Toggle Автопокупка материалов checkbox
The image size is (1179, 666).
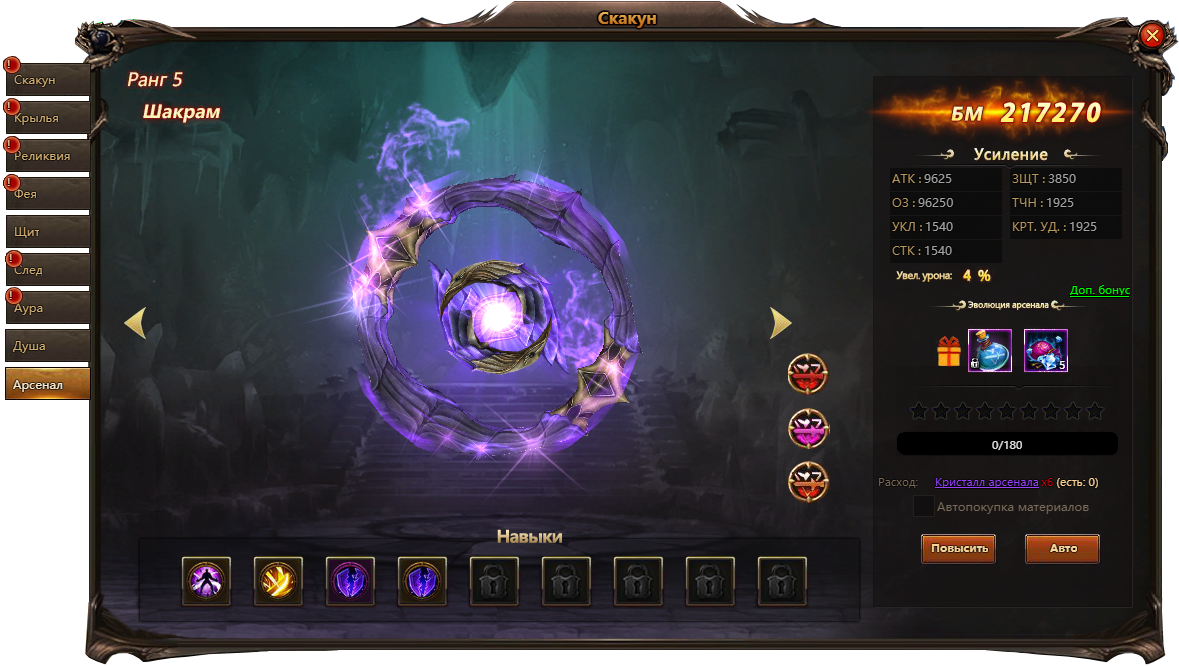click(924, 507)
